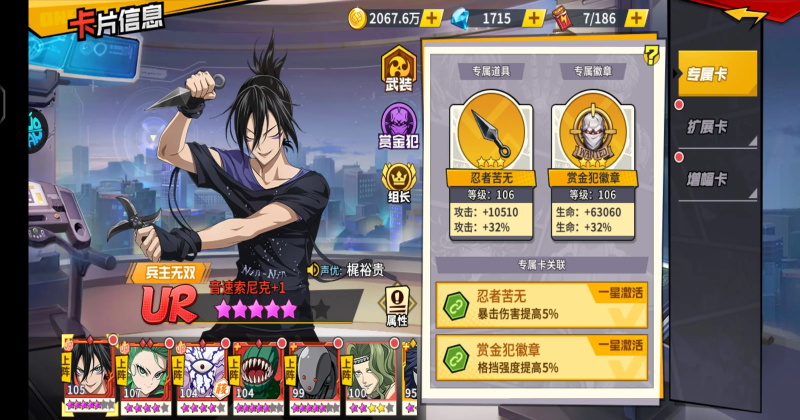Image resolution: width=800 pixels, height=420 pixels.
Task: Add more gold coins with plus button
Action: click(x=431, y=18)
